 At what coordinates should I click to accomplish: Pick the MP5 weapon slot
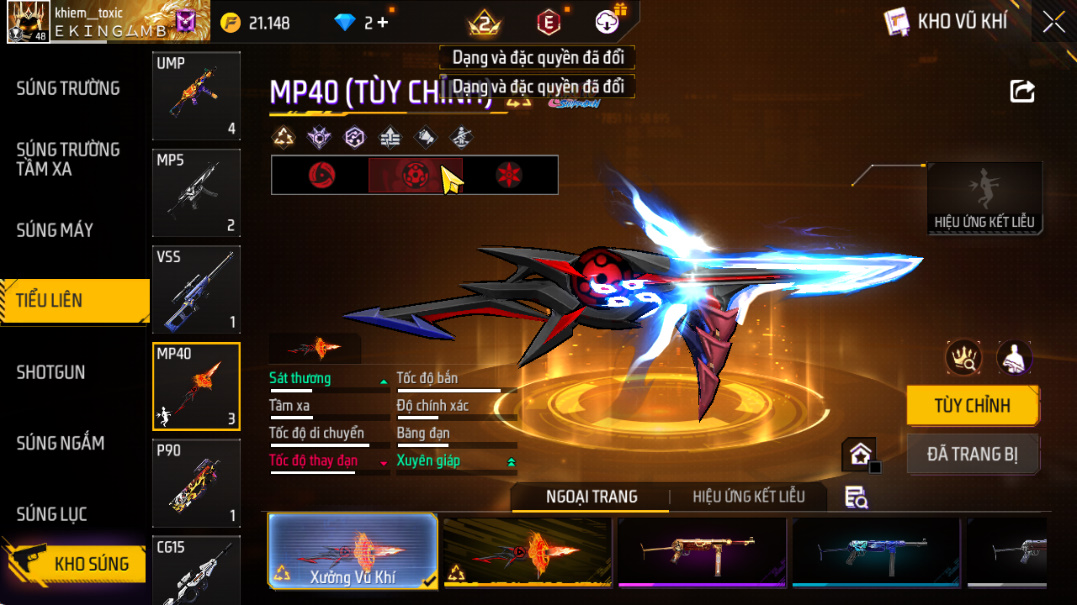click(196, 192)
